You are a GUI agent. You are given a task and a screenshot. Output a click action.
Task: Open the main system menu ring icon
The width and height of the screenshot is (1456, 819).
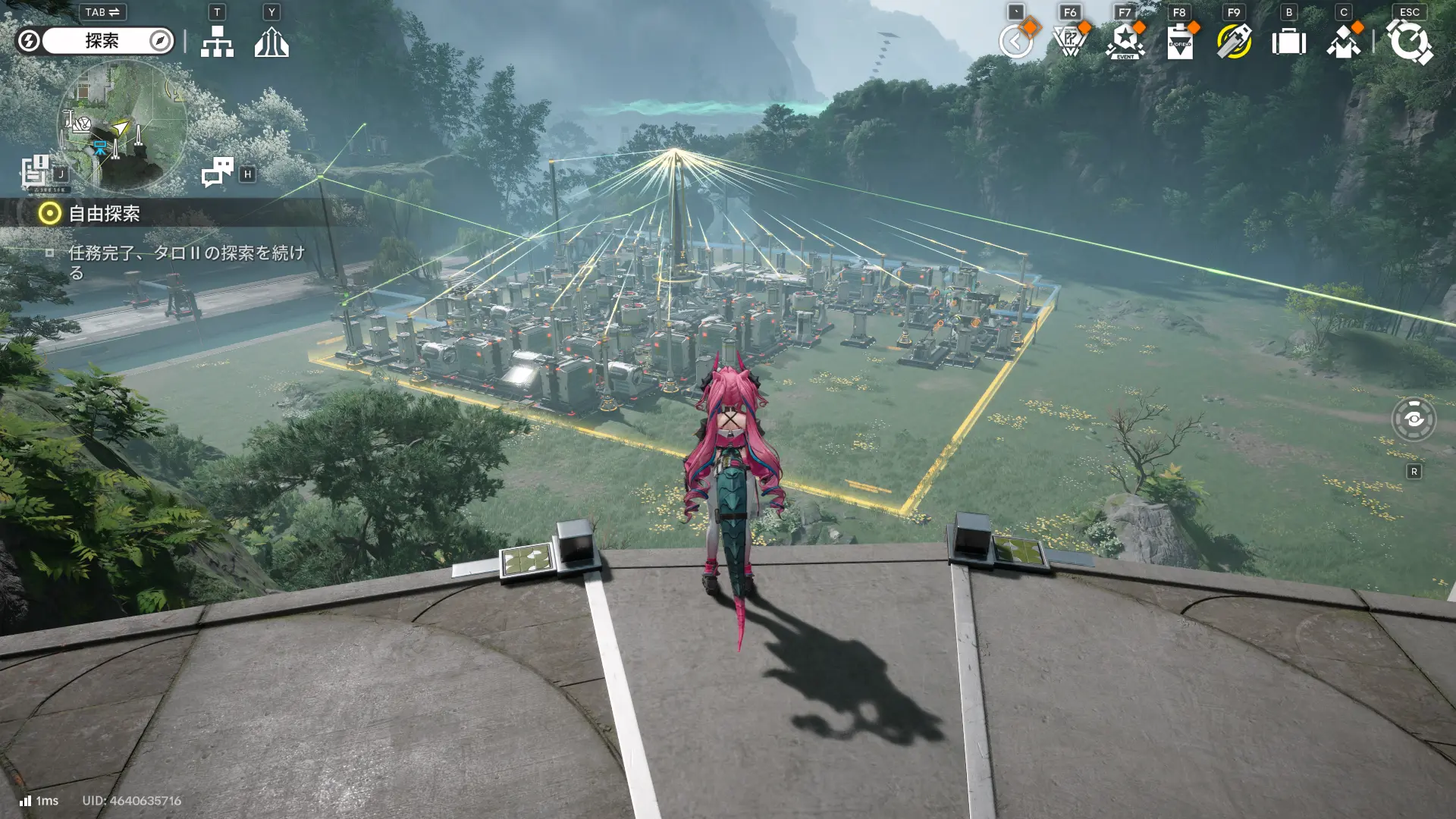click(x=1409, y=42)
